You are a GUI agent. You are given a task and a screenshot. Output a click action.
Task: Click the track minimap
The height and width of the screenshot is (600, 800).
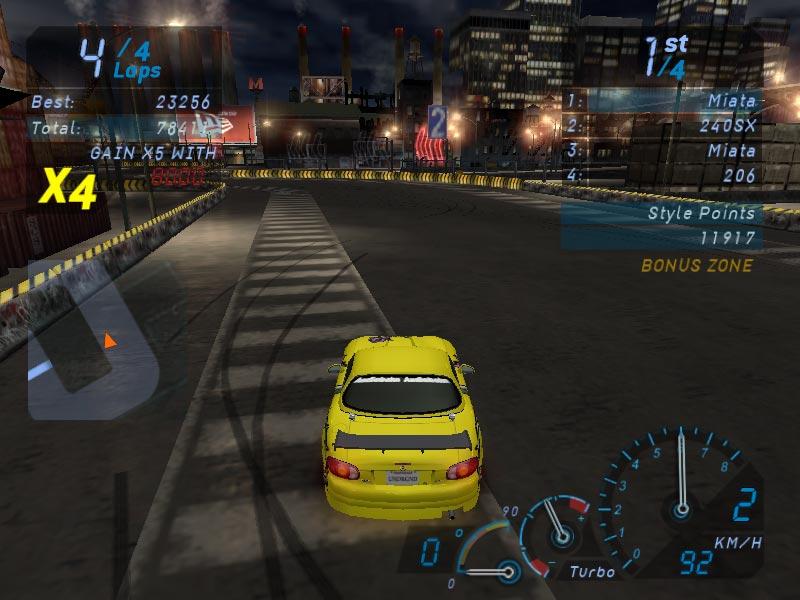[x=105, y=340]
